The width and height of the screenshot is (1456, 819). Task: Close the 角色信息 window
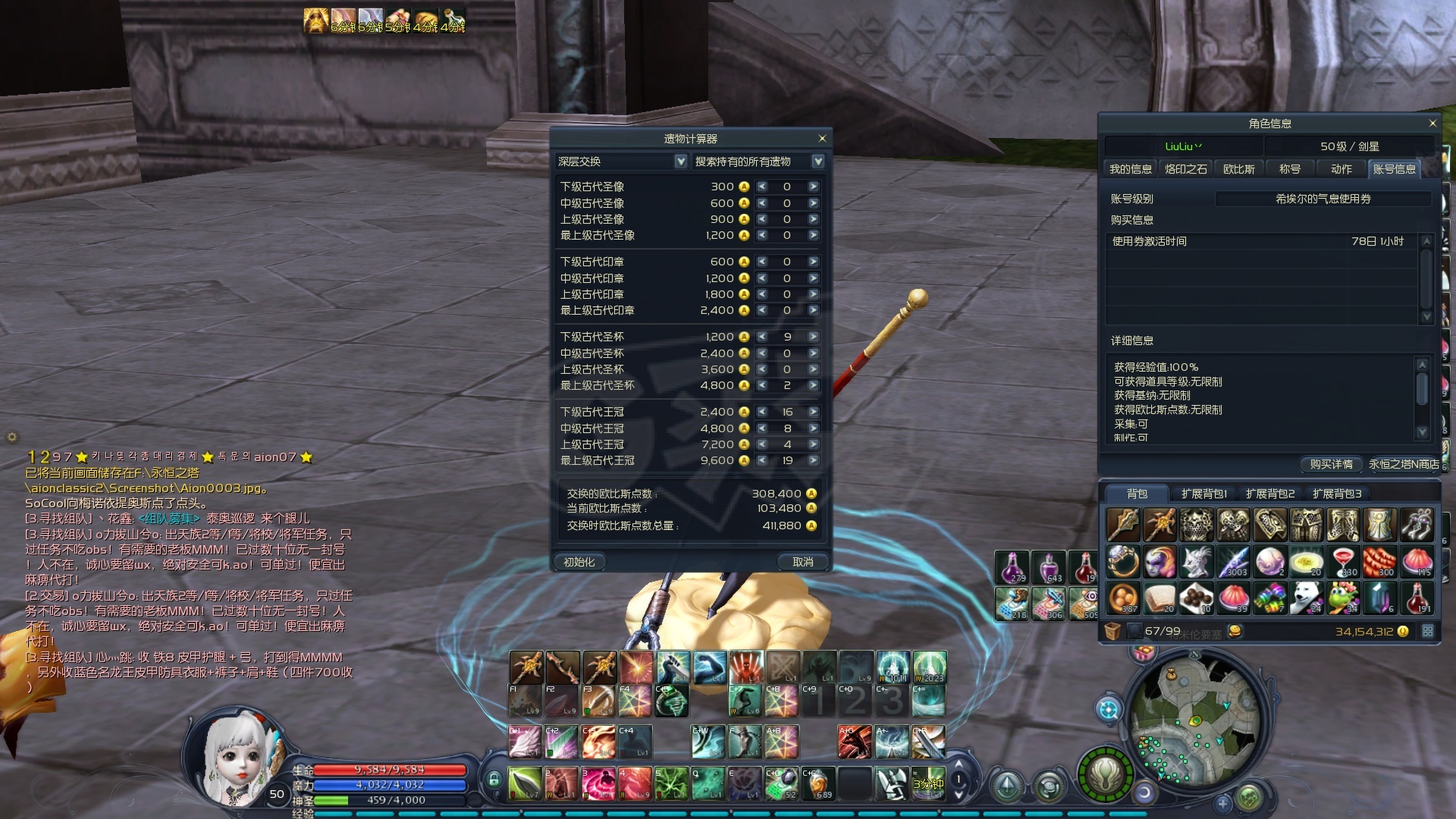[x=1432, y=123]
